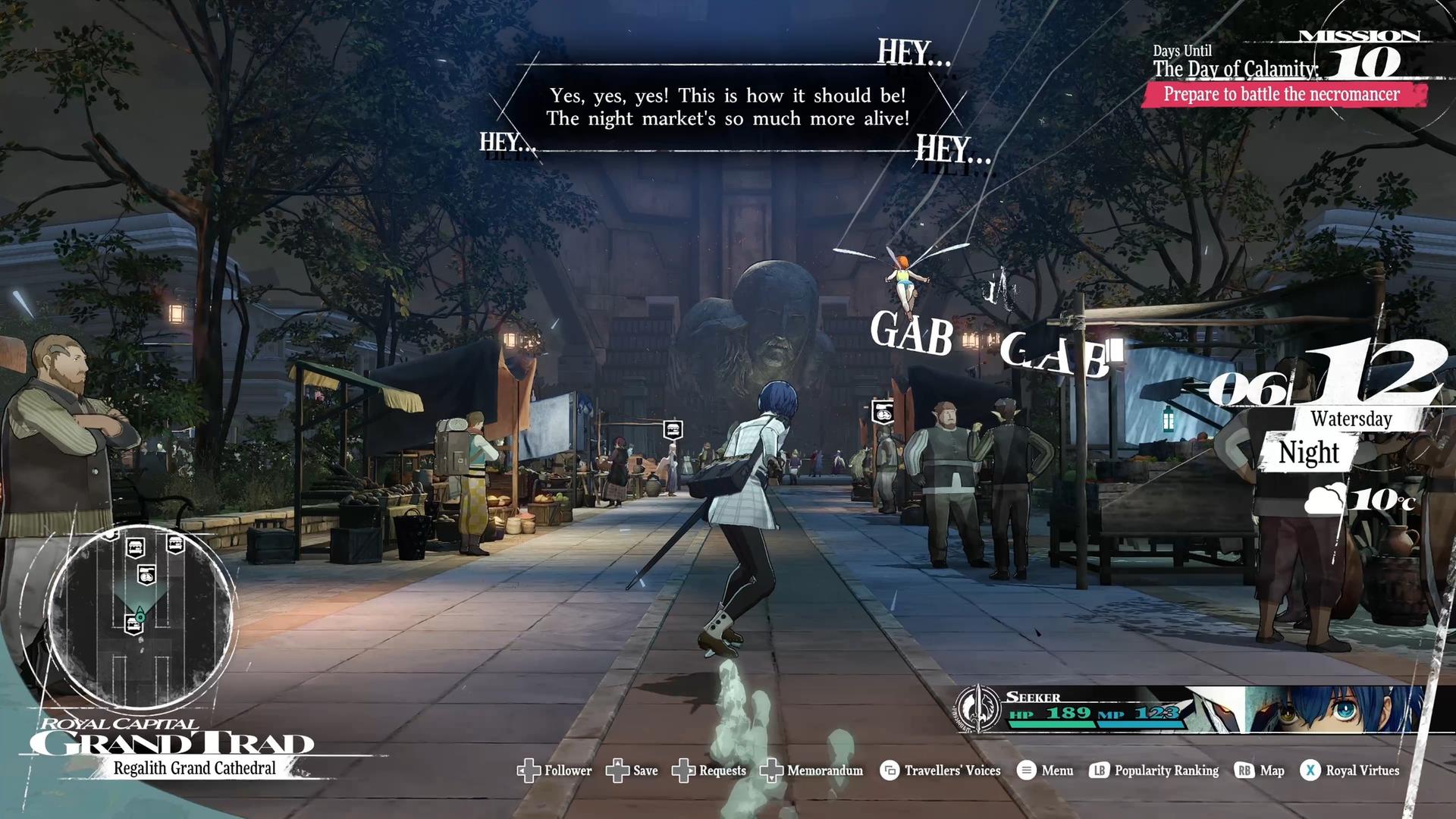Screen dimensions: 1456x819
Task: Open the Menu shortcut
Action: click(x=1046, y=770)
